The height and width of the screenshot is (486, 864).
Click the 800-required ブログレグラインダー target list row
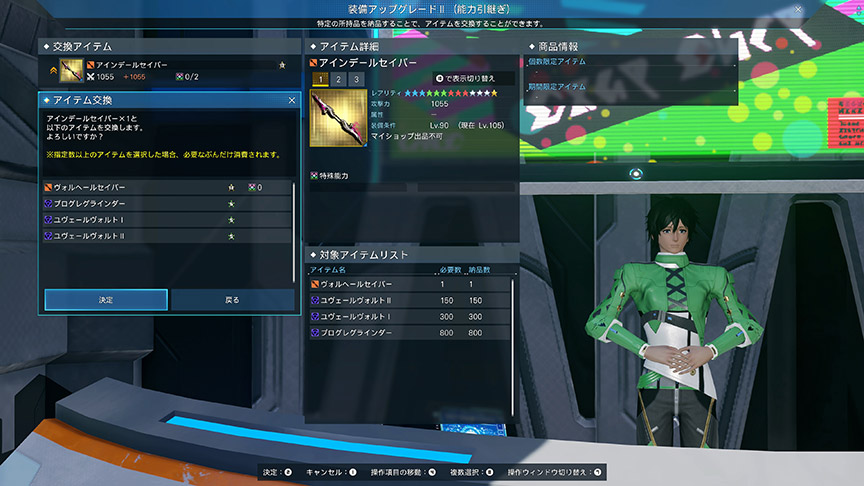pos(410,332)
